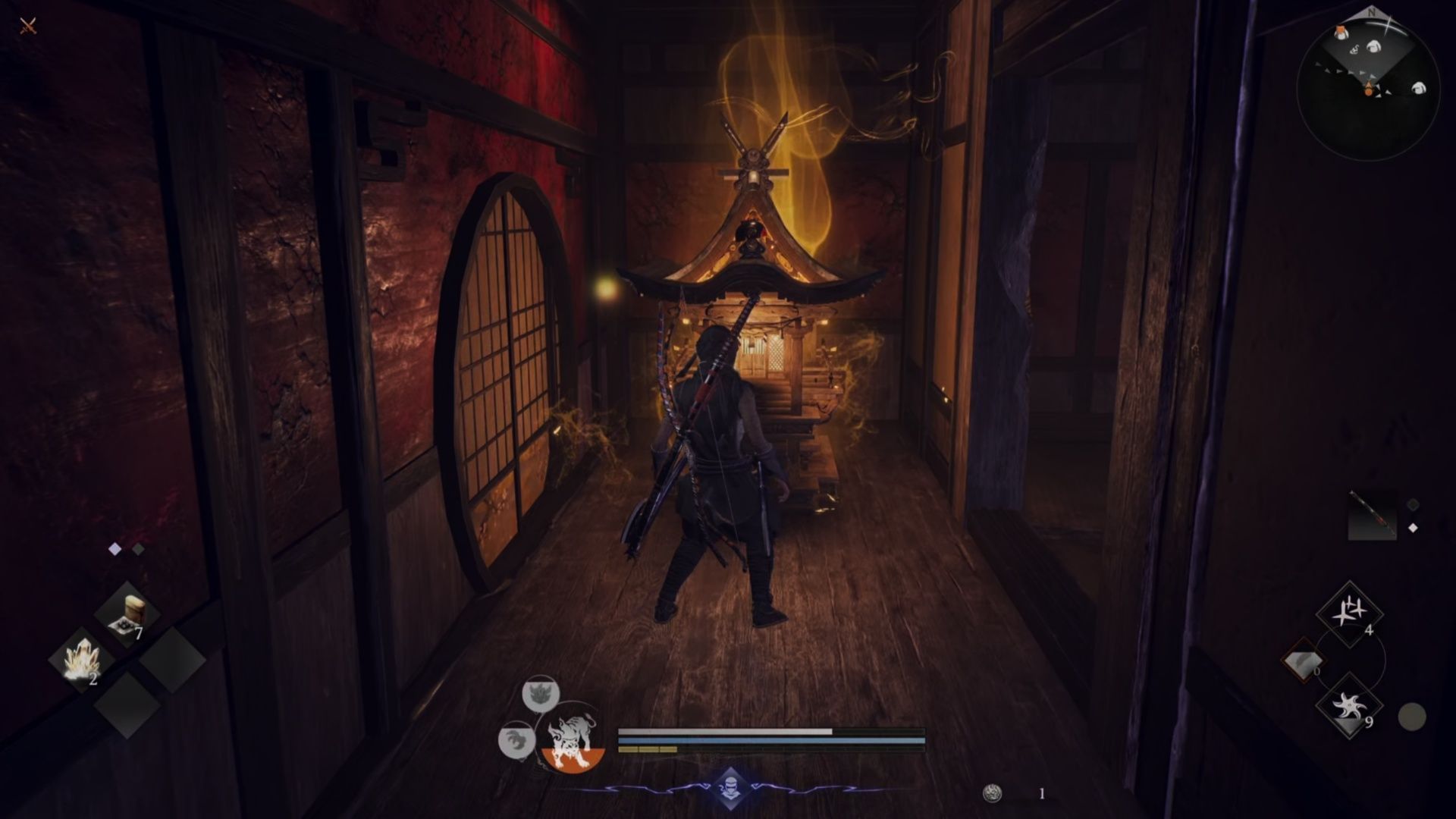Screen dimensions: 1456x819
Task: Click the dragon spirit icon above the guardian wheel
Action: [x=540, y=692]
